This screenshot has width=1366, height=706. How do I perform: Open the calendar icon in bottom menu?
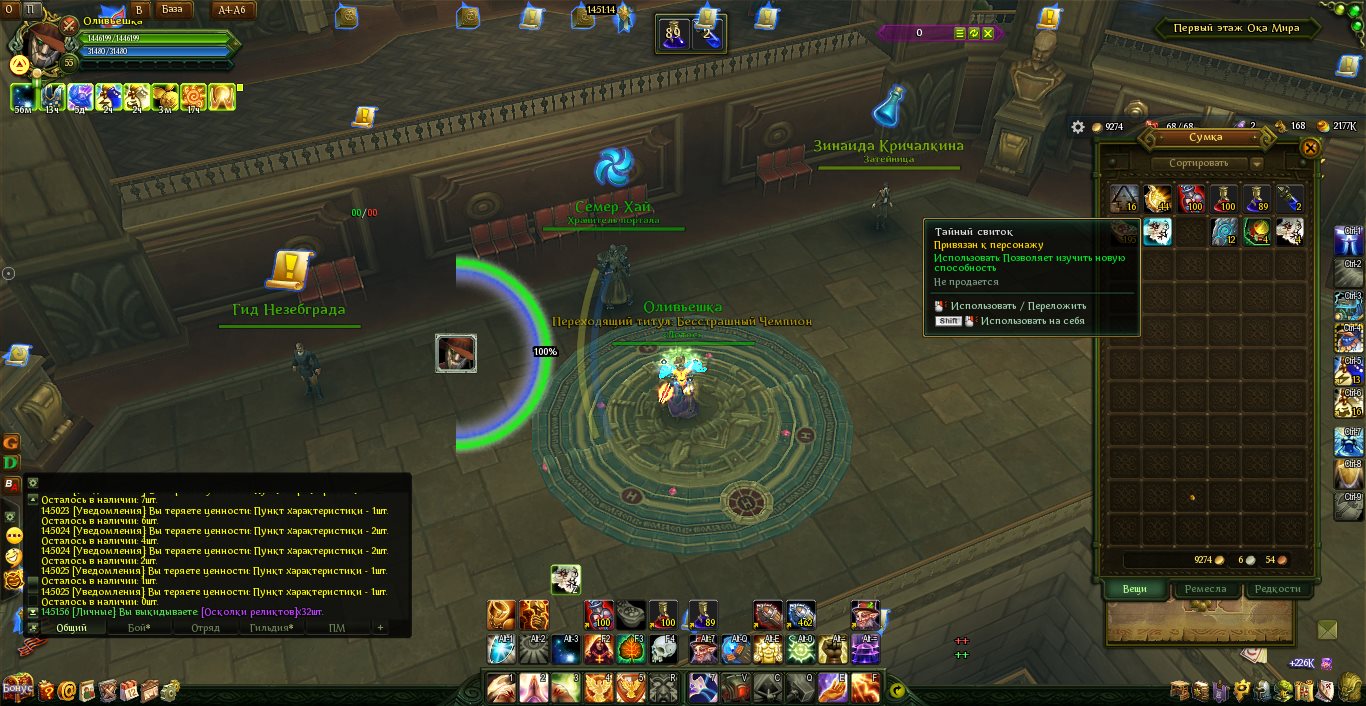point(129,689)
